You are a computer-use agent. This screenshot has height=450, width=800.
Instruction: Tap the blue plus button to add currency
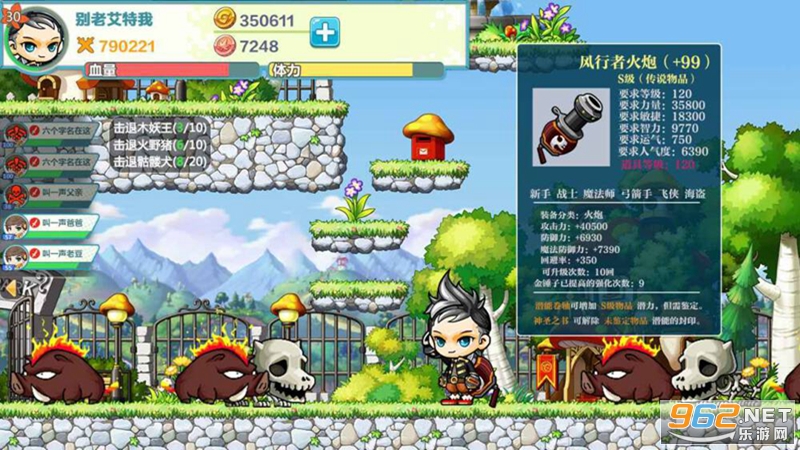point(324,32)
